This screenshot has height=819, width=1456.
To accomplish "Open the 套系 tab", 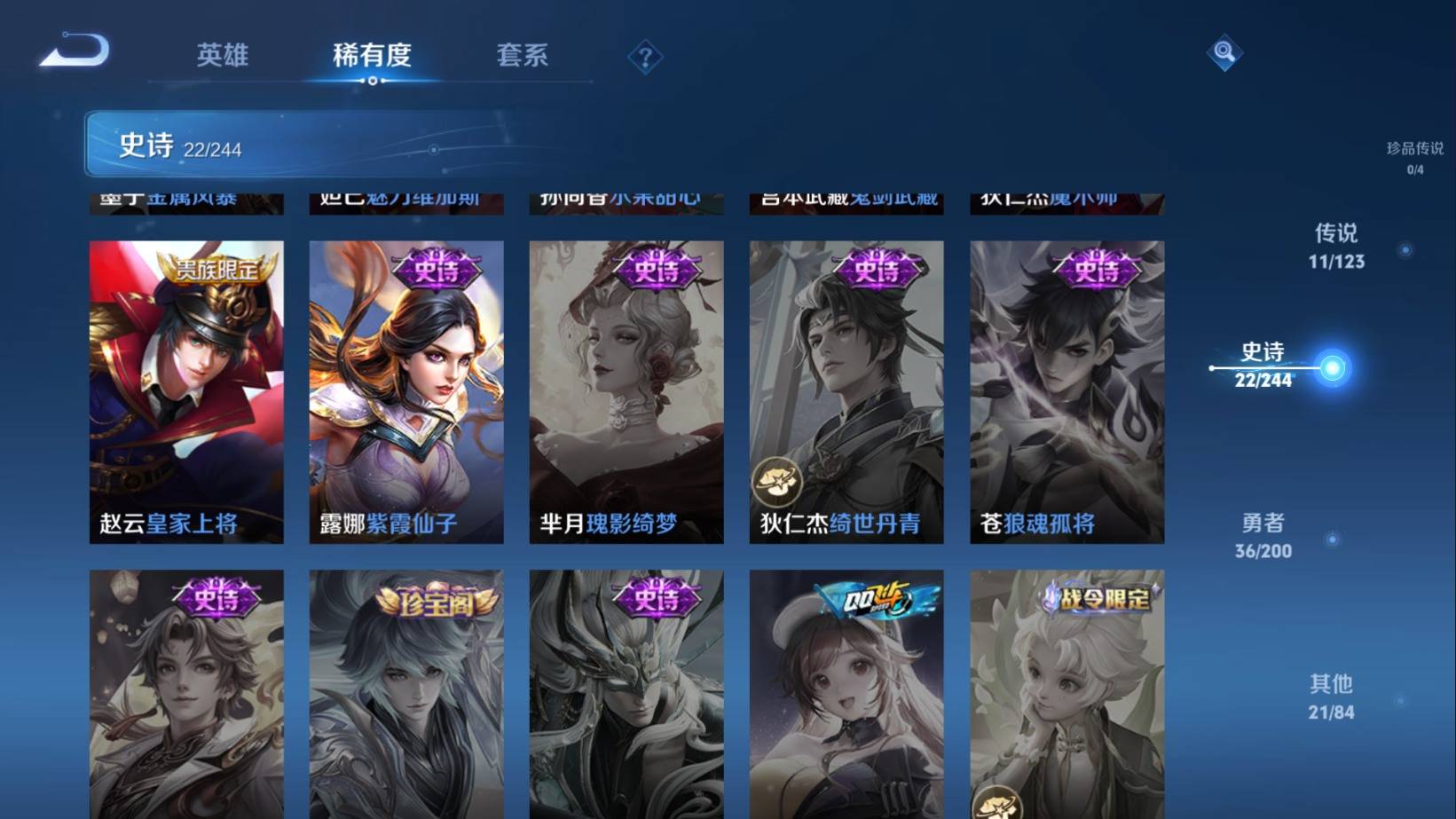I will click(522, 55).
